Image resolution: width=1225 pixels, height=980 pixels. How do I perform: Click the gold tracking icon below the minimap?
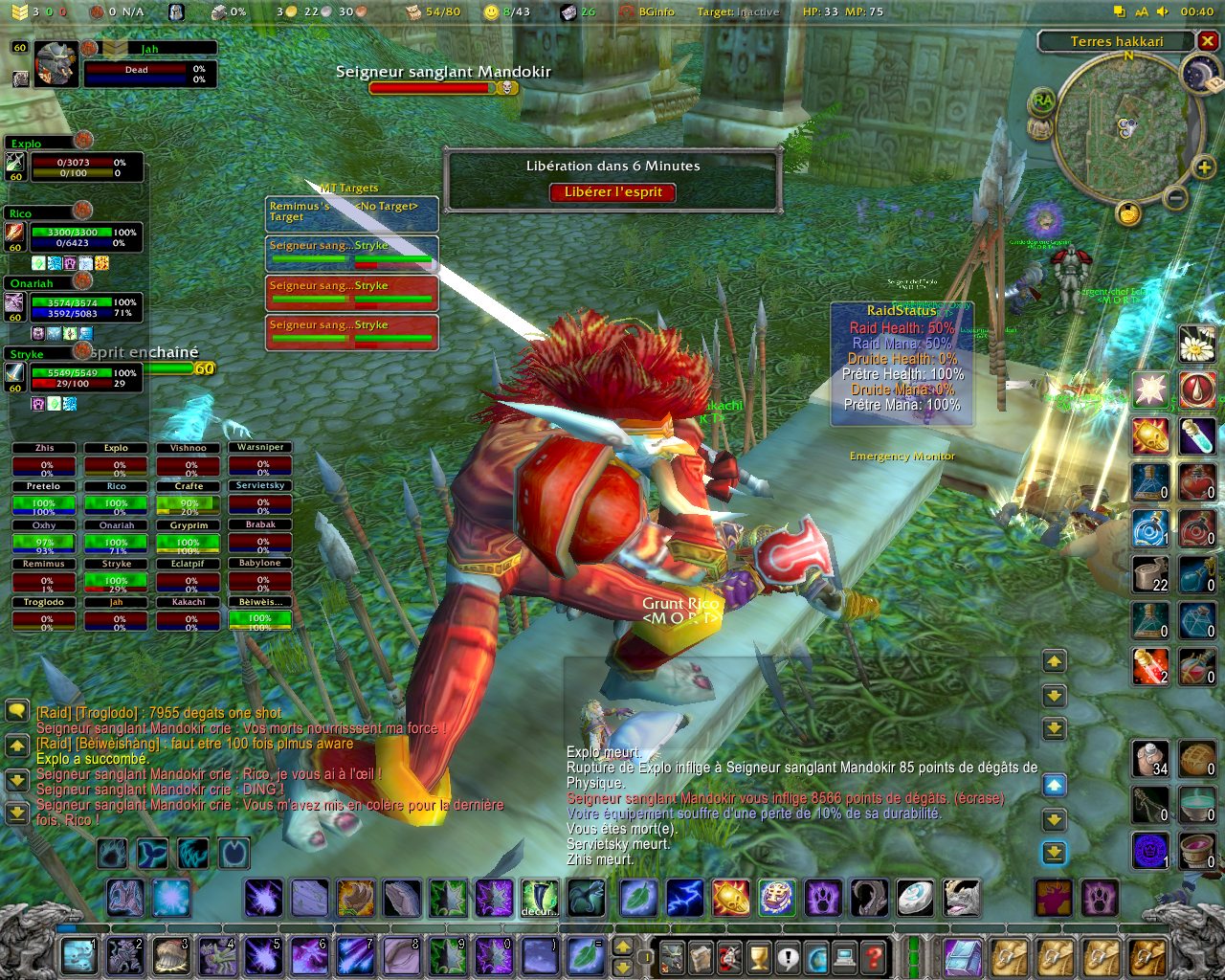point(1129,213)
